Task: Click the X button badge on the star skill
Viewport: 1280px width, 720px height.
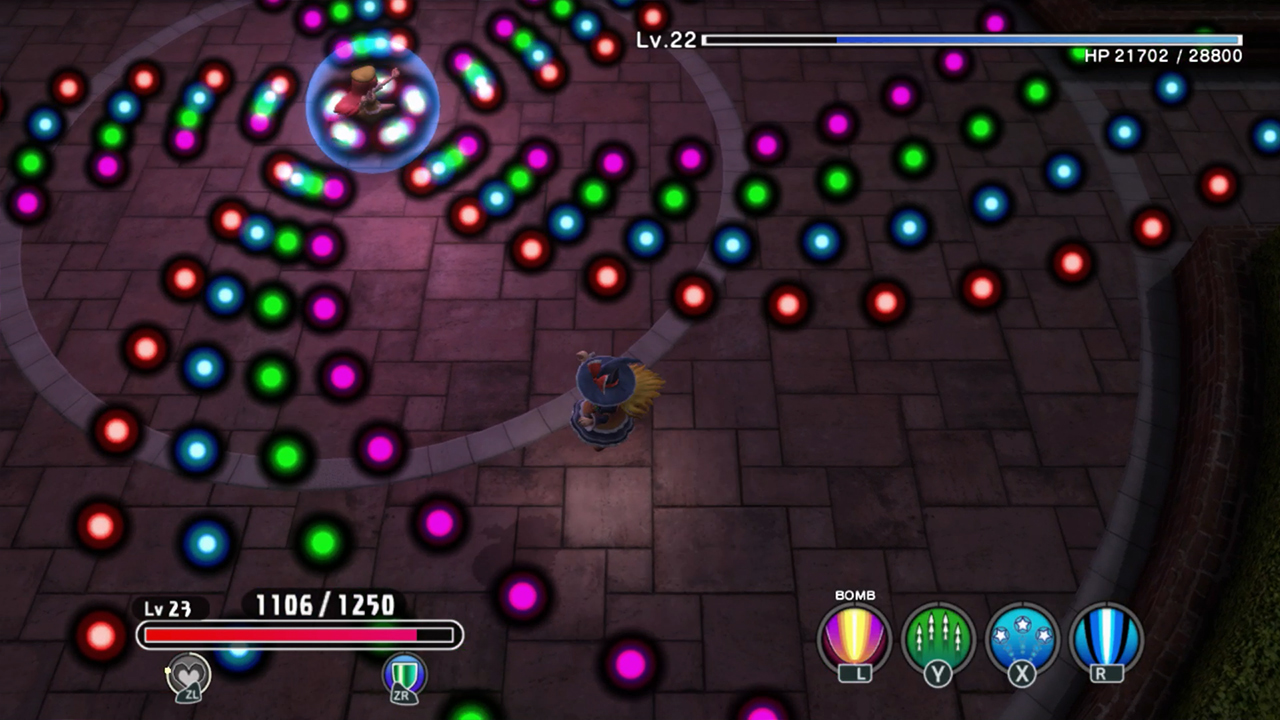Action: pyautogui.click(x=1022, y=674)
